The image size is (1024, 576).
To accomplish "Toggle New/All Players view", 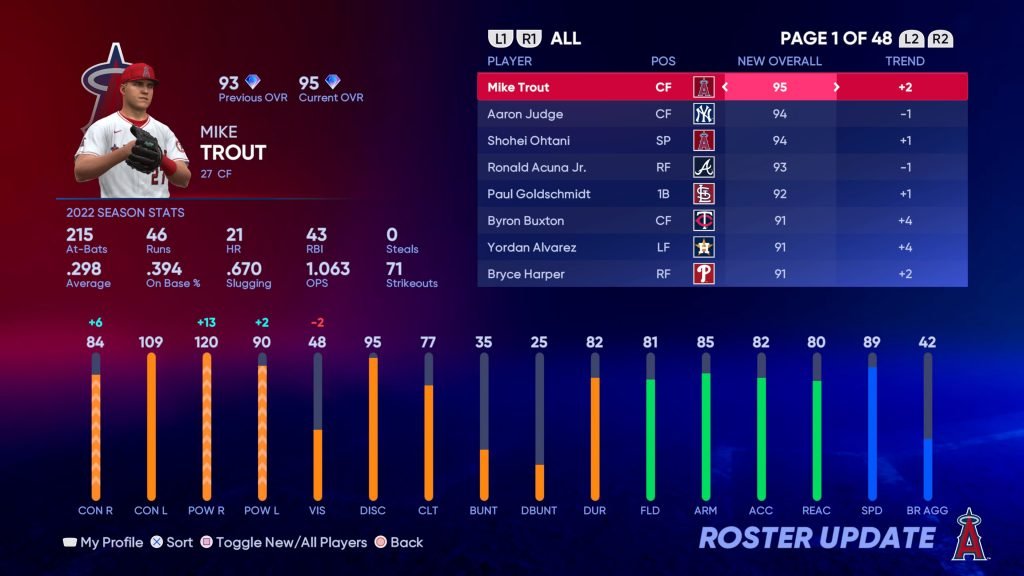I will pyautogui.click(x=283, y=542).
